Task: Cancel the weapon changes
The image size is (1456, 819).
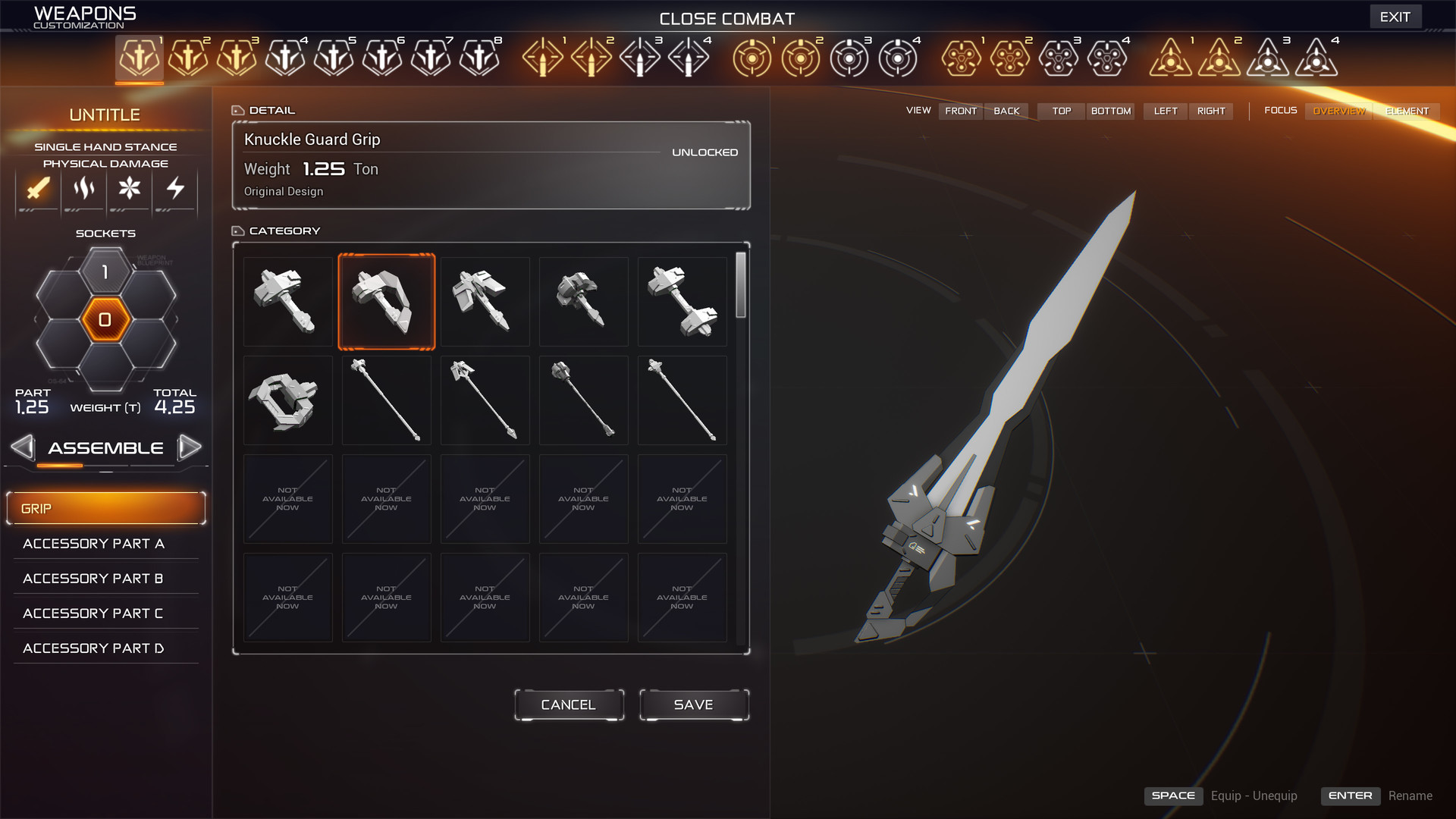Action: point(569,704)
